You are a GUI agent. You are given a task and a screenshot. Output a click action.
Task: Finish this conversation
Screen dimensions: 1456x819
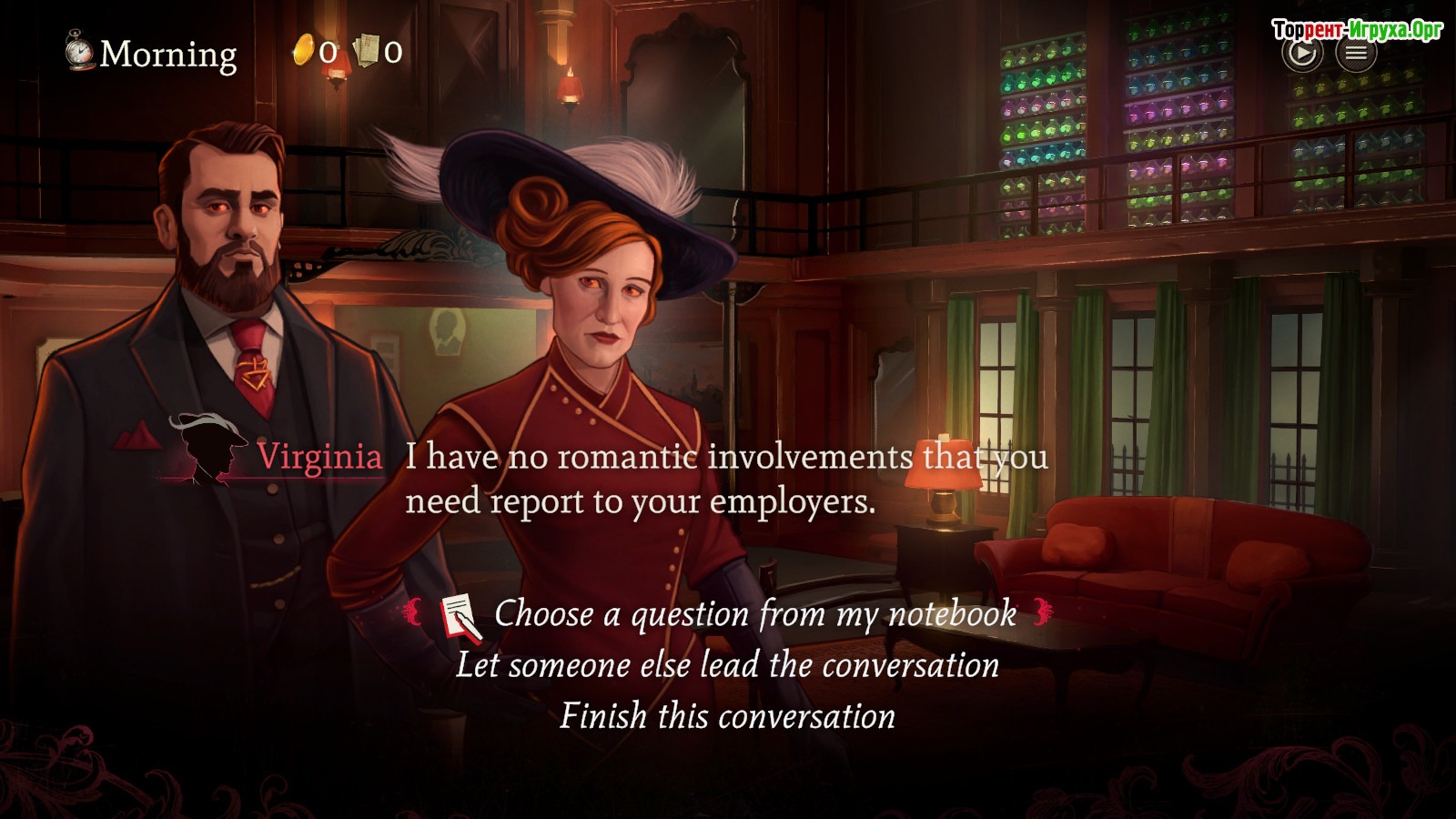tap(727, 716)
